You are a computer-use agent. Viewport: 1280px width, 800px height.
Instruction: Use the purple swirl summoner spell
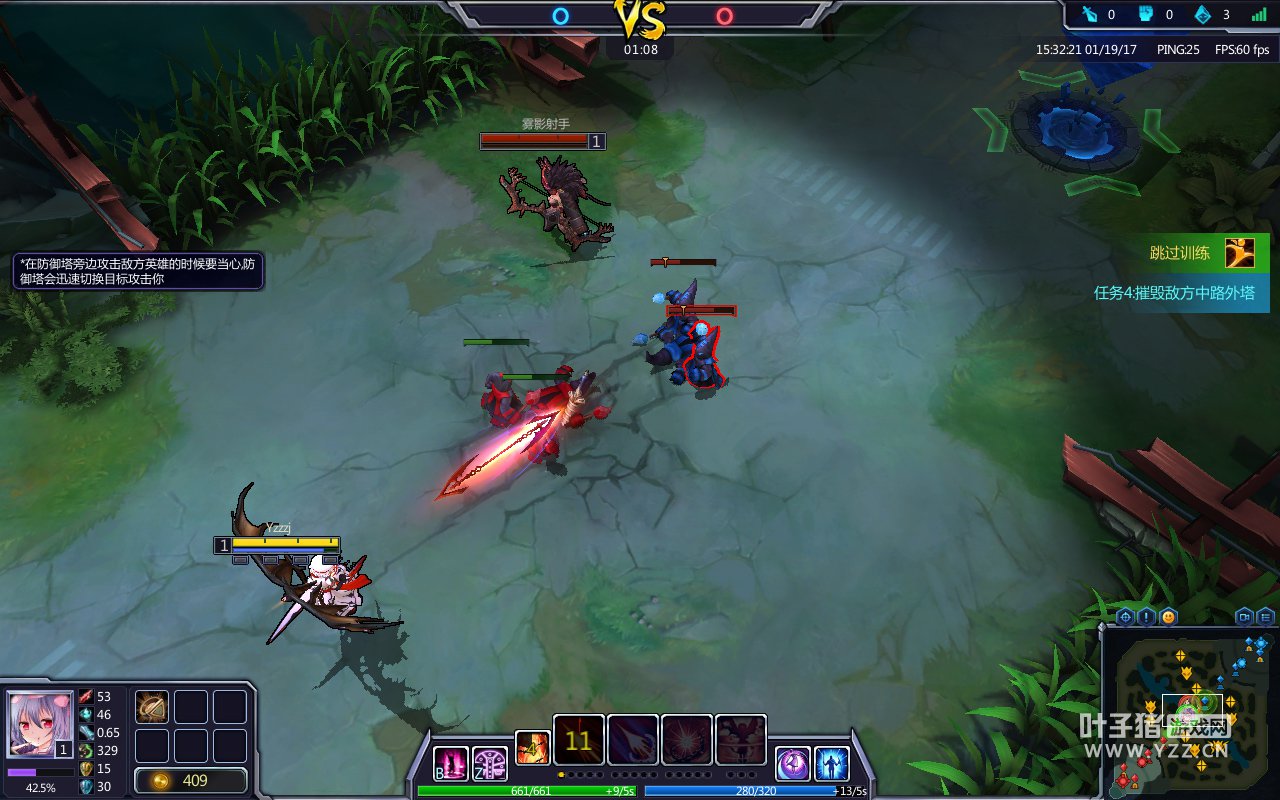click(793, 764)
